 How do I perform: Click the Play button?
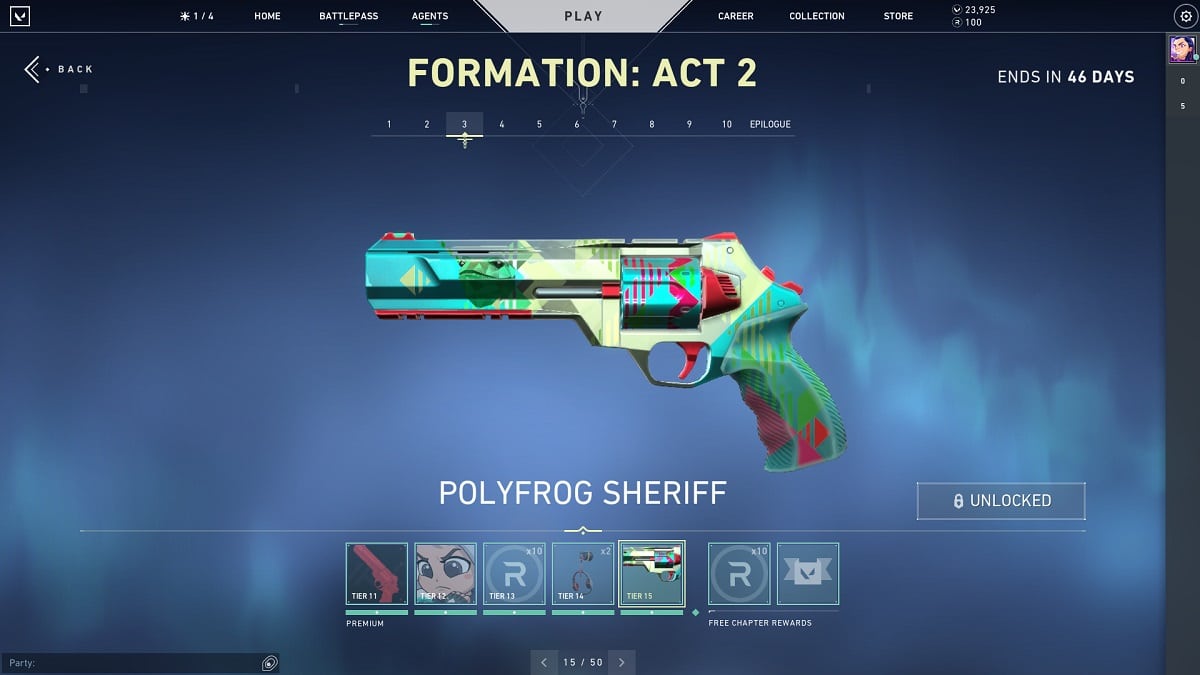point(583,16)
